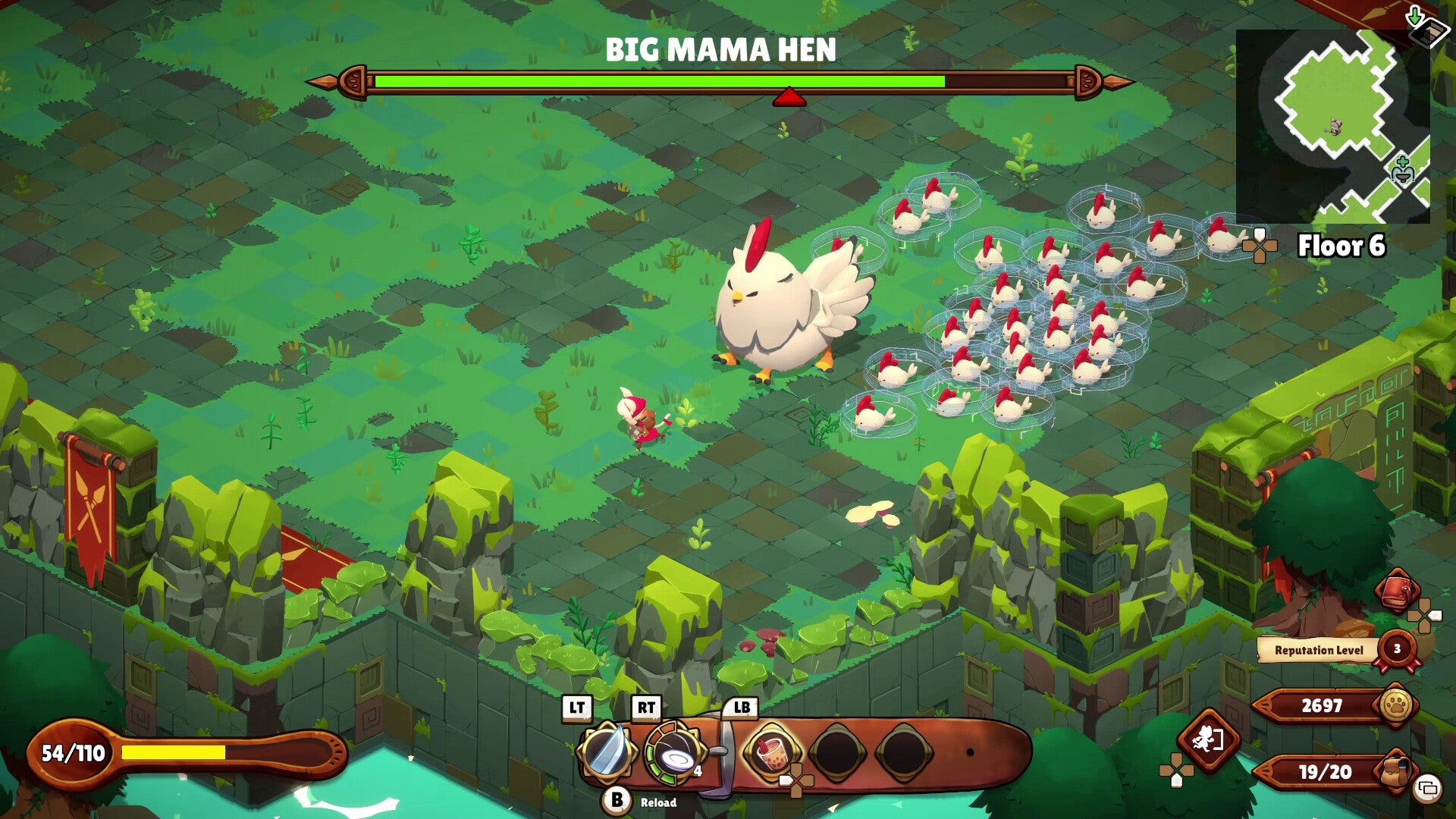Open the red journal icon above Reputation Level

coord(1398,590)
